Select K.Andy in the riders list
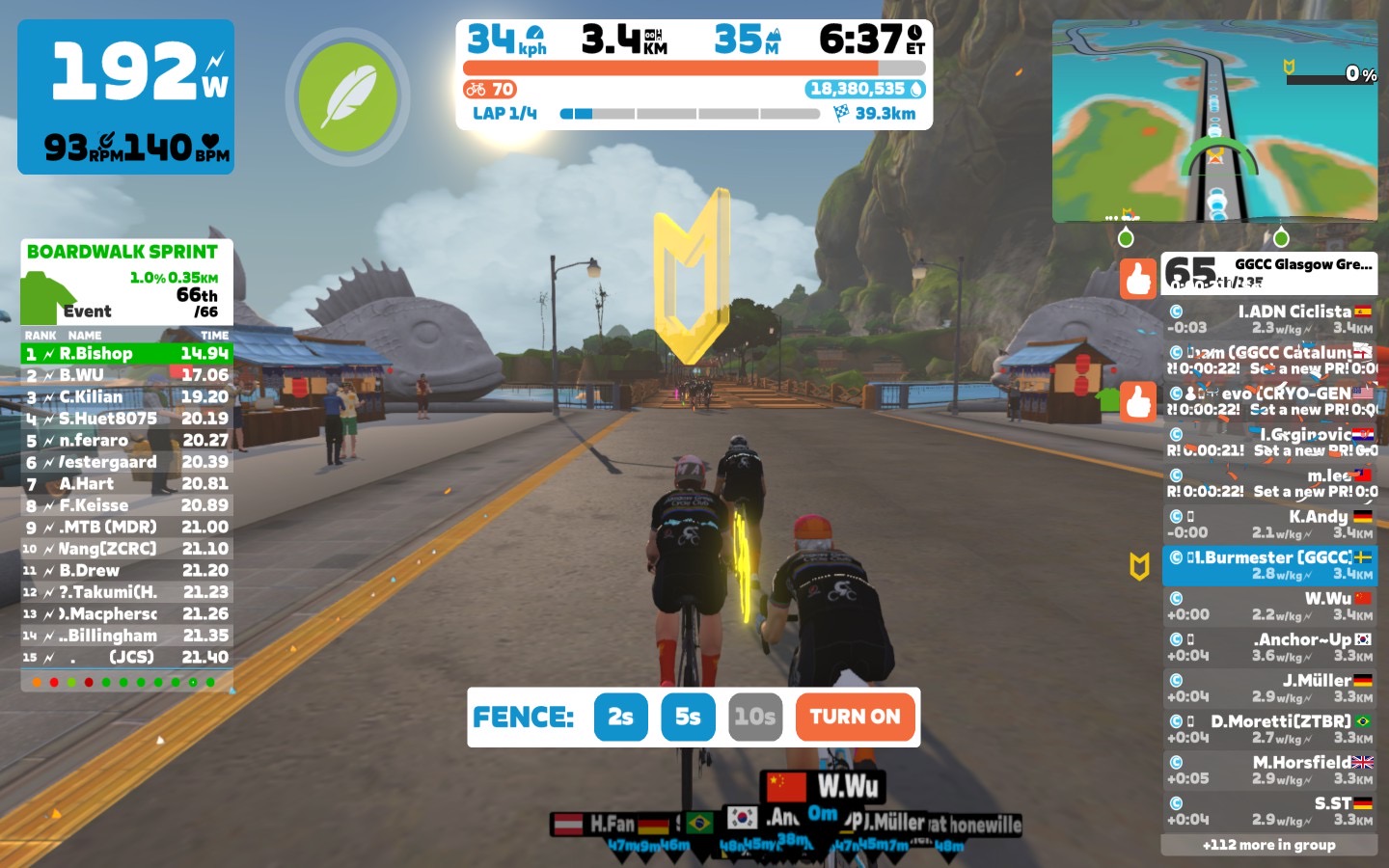1389x868 pixels. [1269, 524]
